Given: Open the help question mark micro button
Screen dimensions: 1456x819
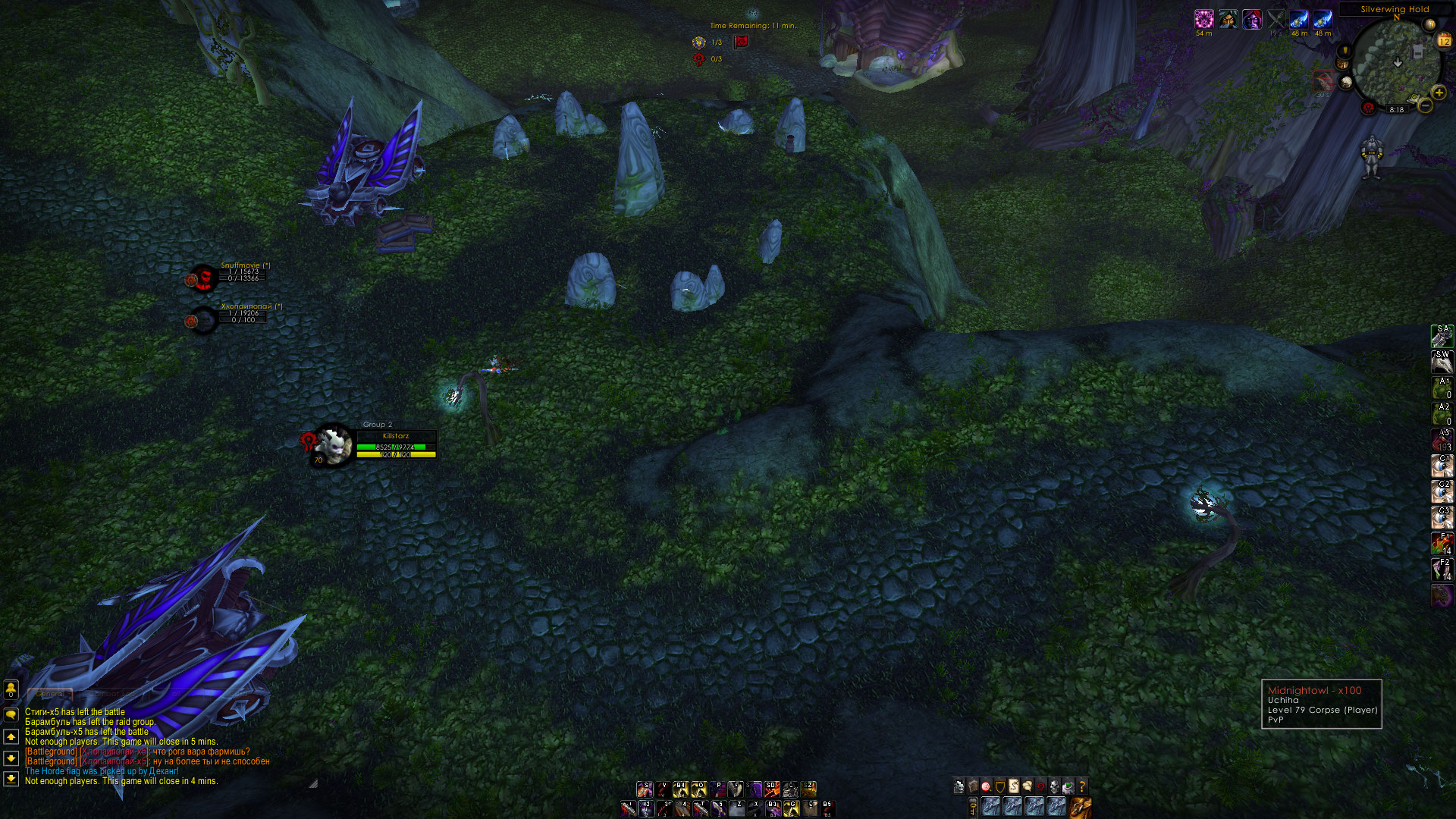Looking at the screenshot, I should (x=1082, y=786).
